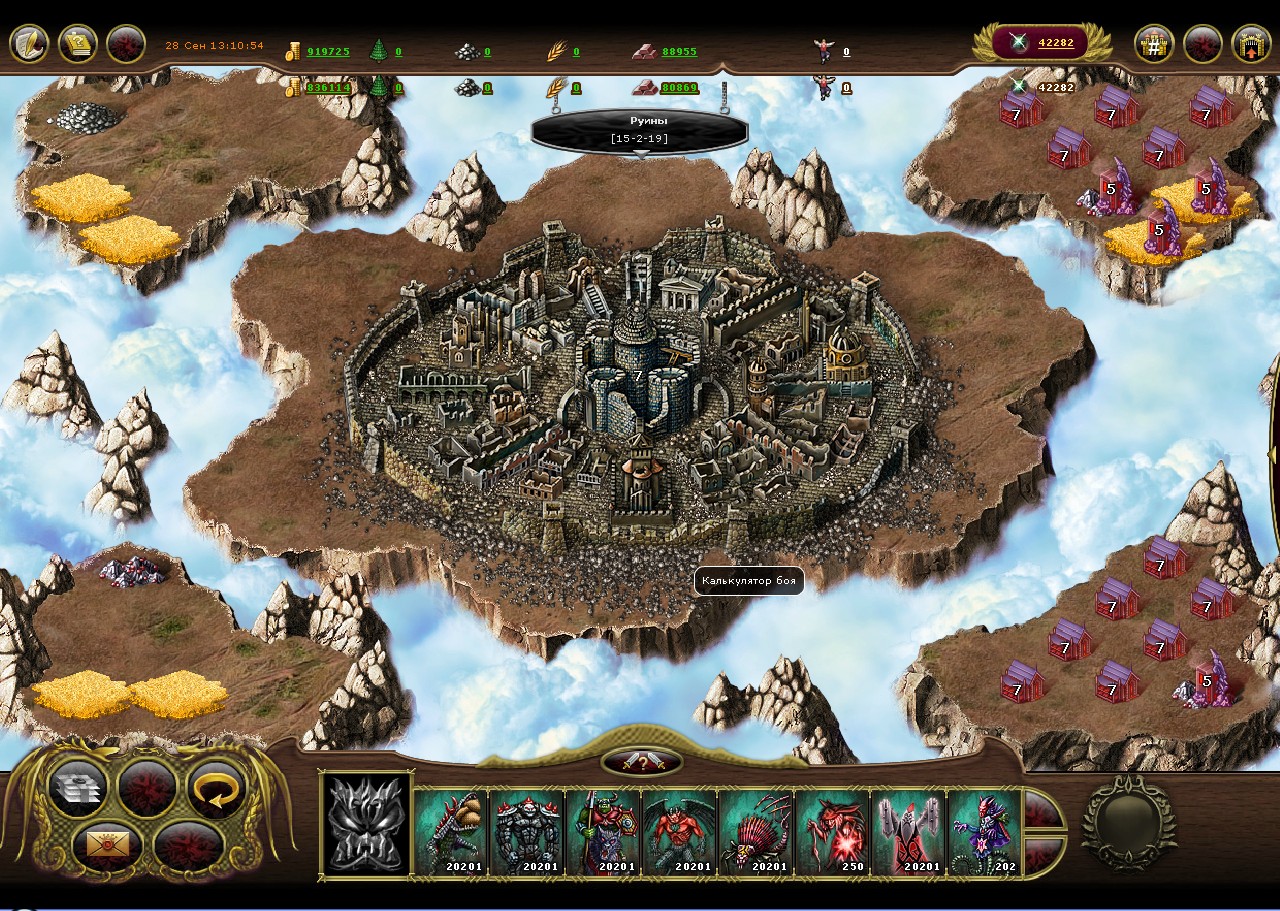Viewport: 1280px width, 911px height.
Task: Select the green orc with shield unit
Action: (x=603, y=832)
